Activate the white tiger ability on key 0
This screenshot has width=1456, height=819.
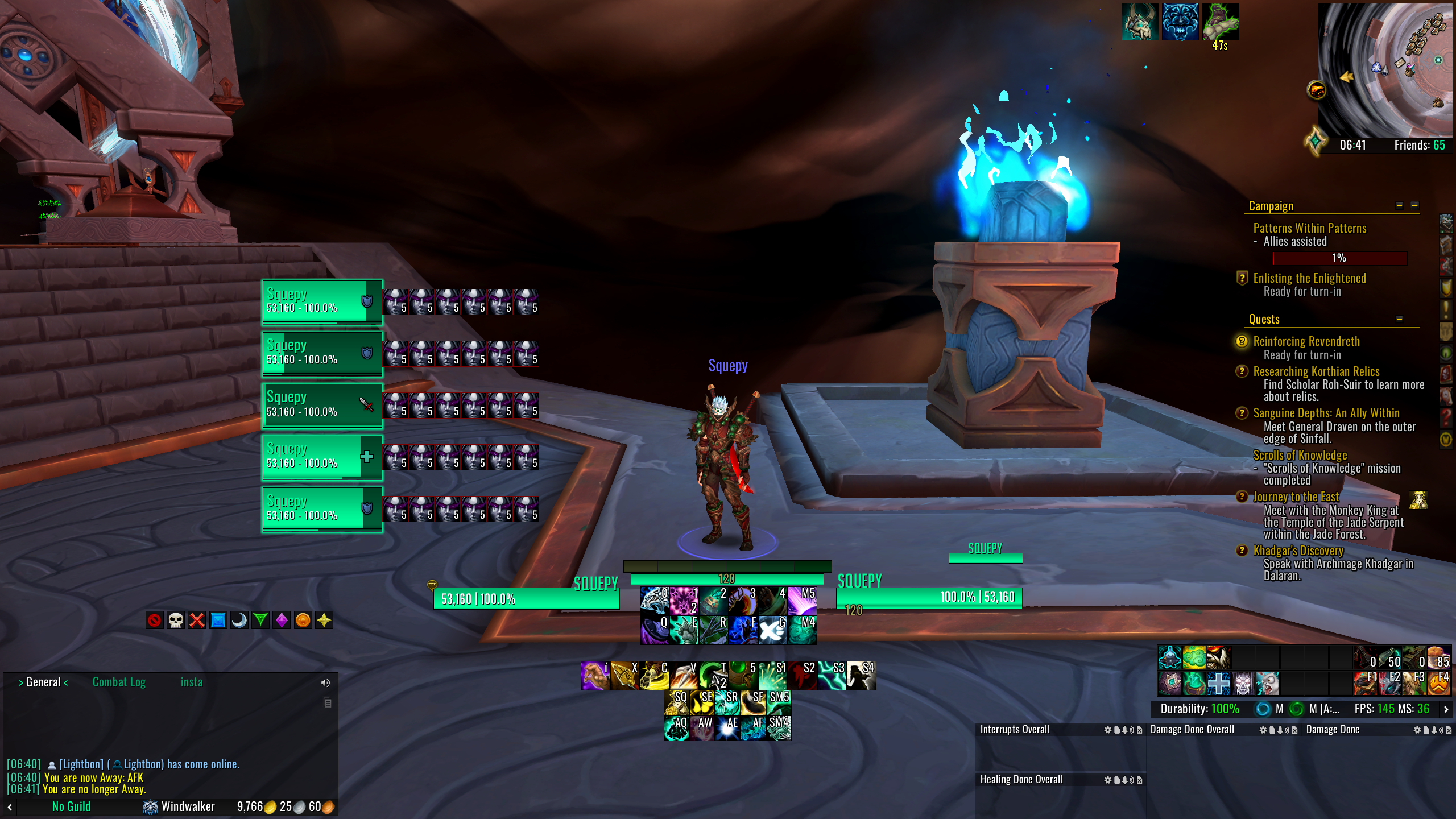(x=654, y=601)
